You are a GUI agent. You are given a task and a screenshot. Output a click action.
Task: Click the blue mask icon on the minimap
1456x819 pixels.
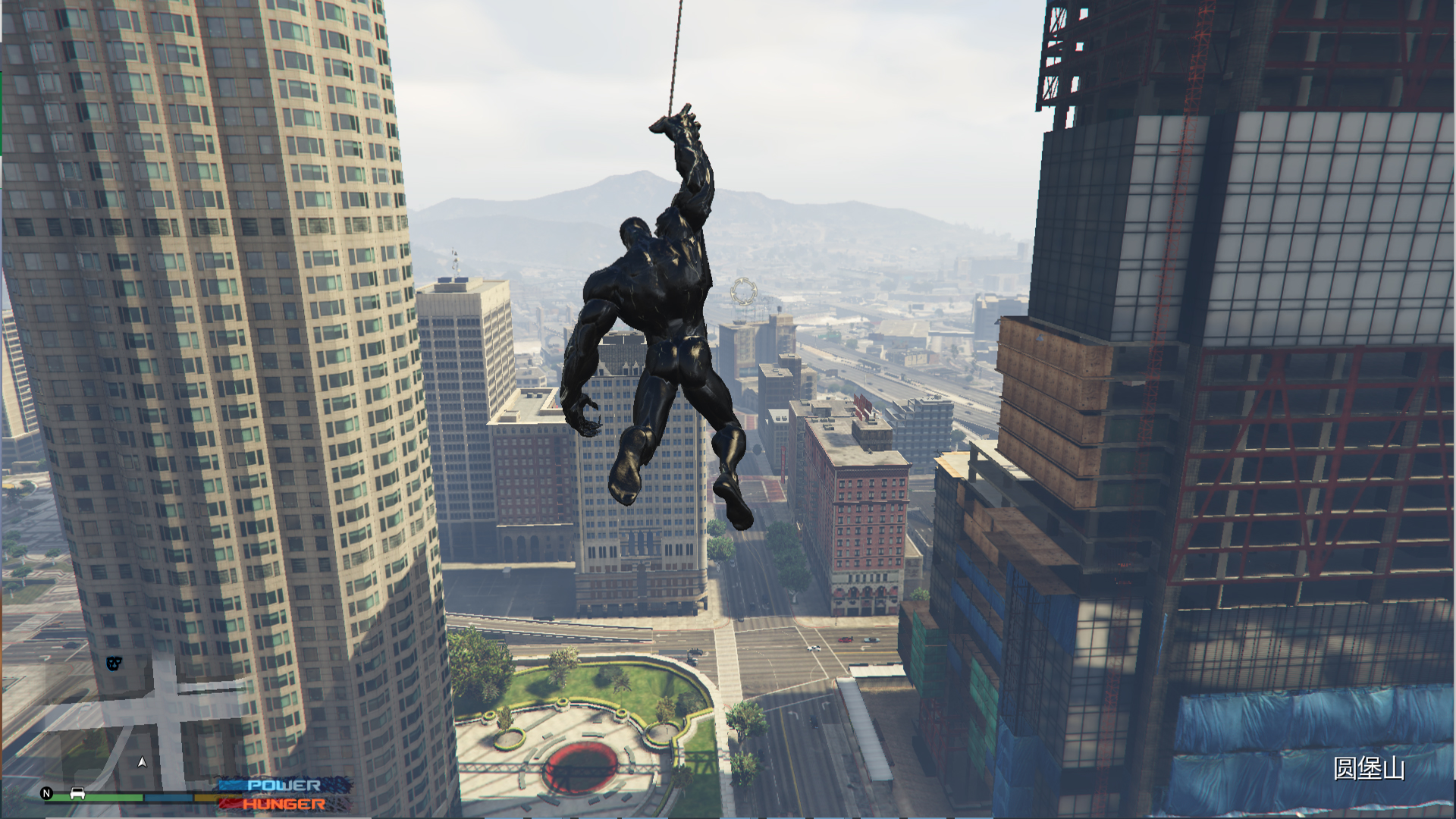coord(112,664)
